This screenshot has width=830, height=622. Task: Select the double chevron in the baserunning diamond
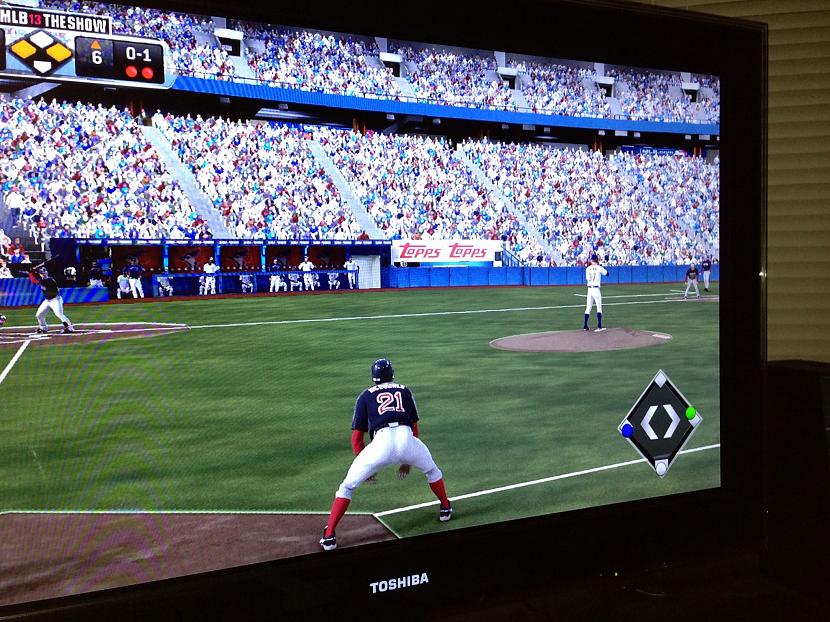(x=660, y=421)
